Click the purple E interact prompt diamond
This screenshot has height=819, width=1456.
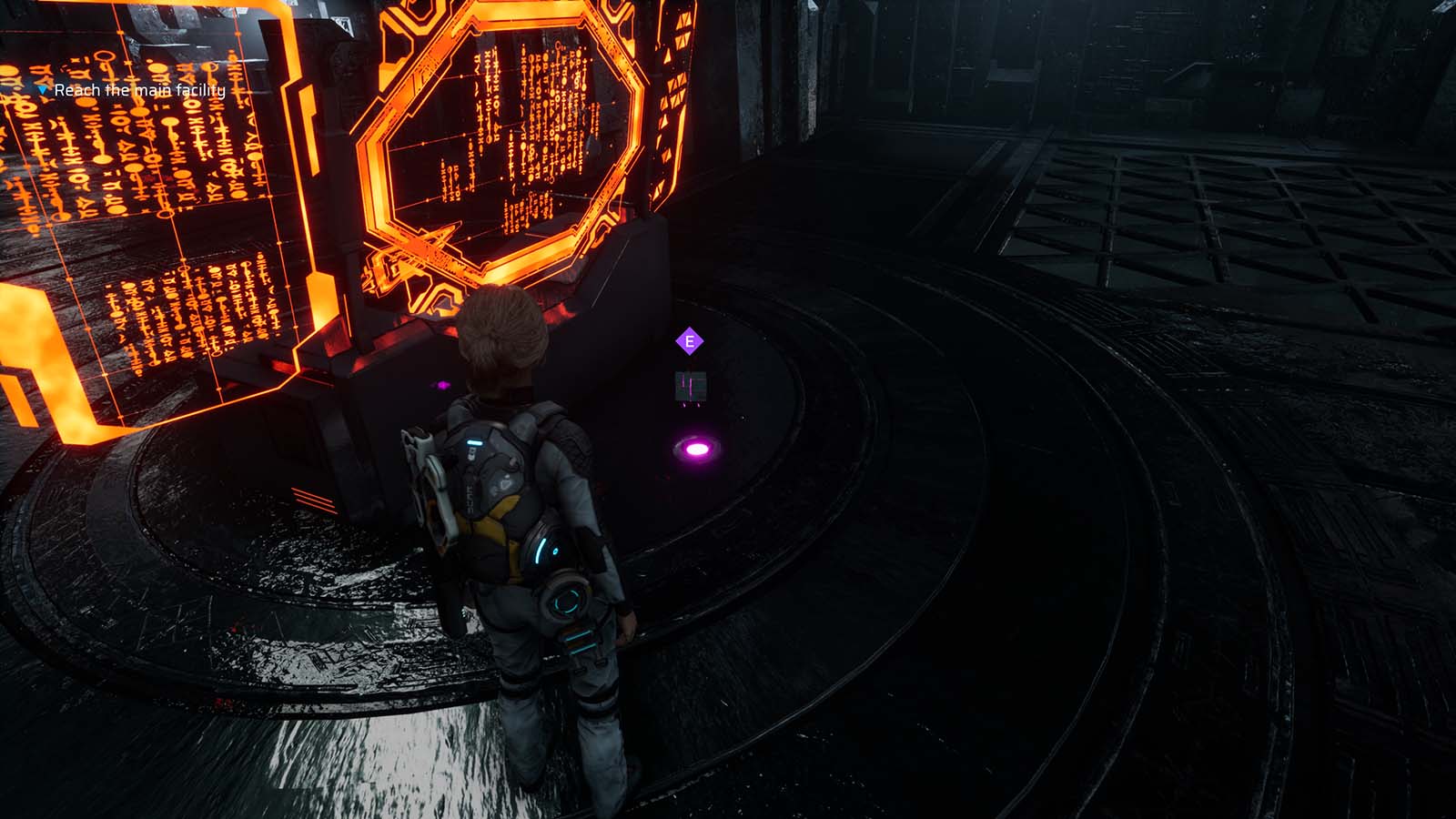689,343
